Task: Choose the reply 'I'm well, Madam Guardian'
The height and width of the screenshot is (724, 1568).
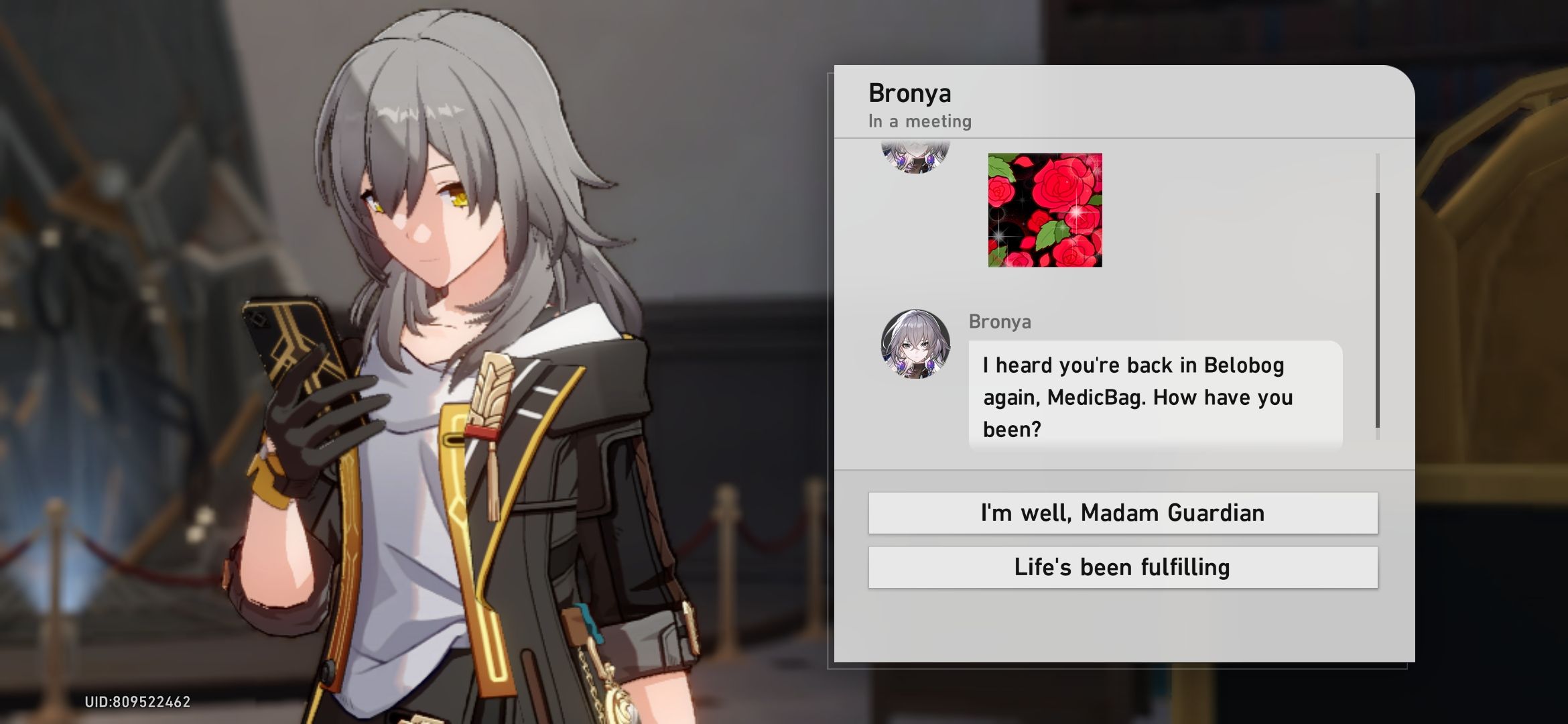Action: 1120,513
